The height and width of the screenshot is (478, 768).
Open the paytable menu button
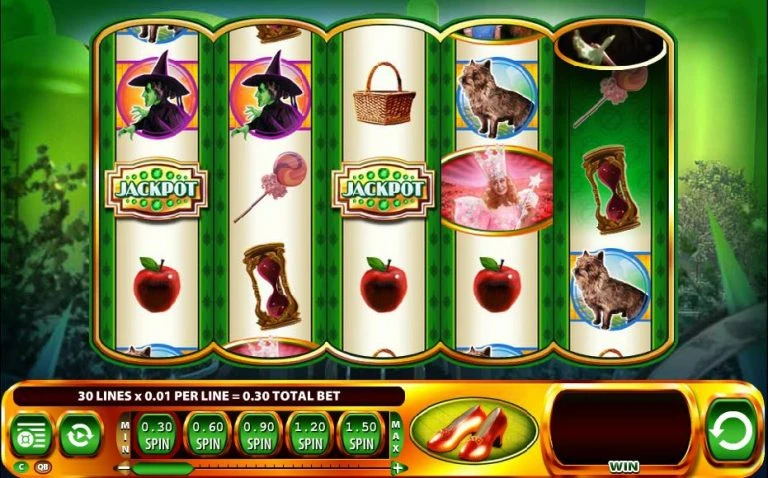click(29, 434)
